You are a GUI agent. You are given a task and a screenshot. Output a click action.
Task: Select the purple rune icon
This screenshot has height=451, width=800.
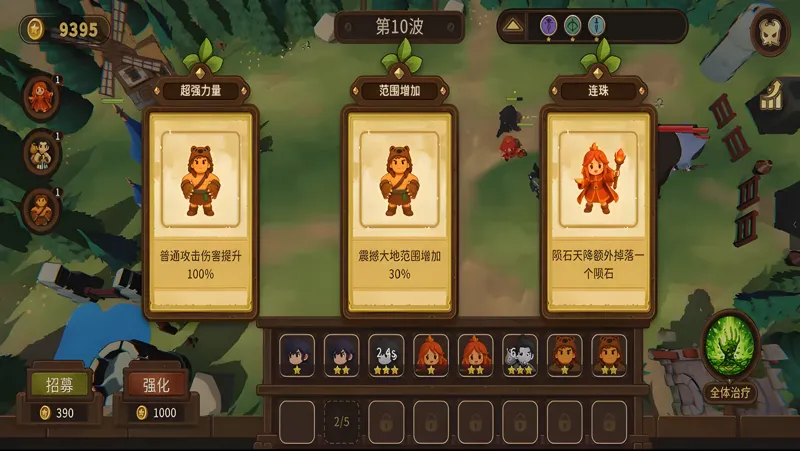[x=548, y=26]
